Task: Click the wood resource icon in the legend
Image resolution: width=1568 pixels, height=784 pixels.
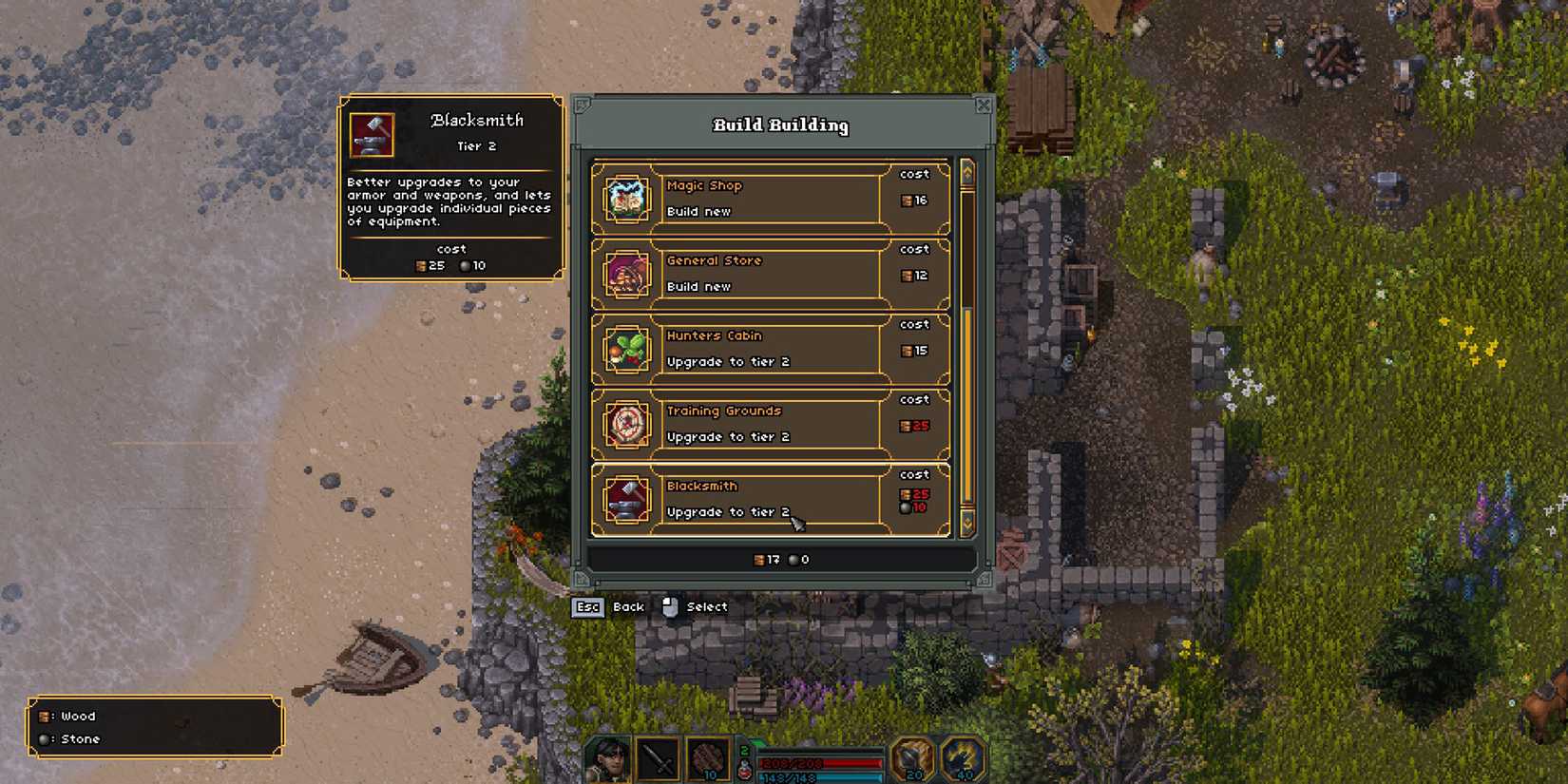Action: pos(45,717)
